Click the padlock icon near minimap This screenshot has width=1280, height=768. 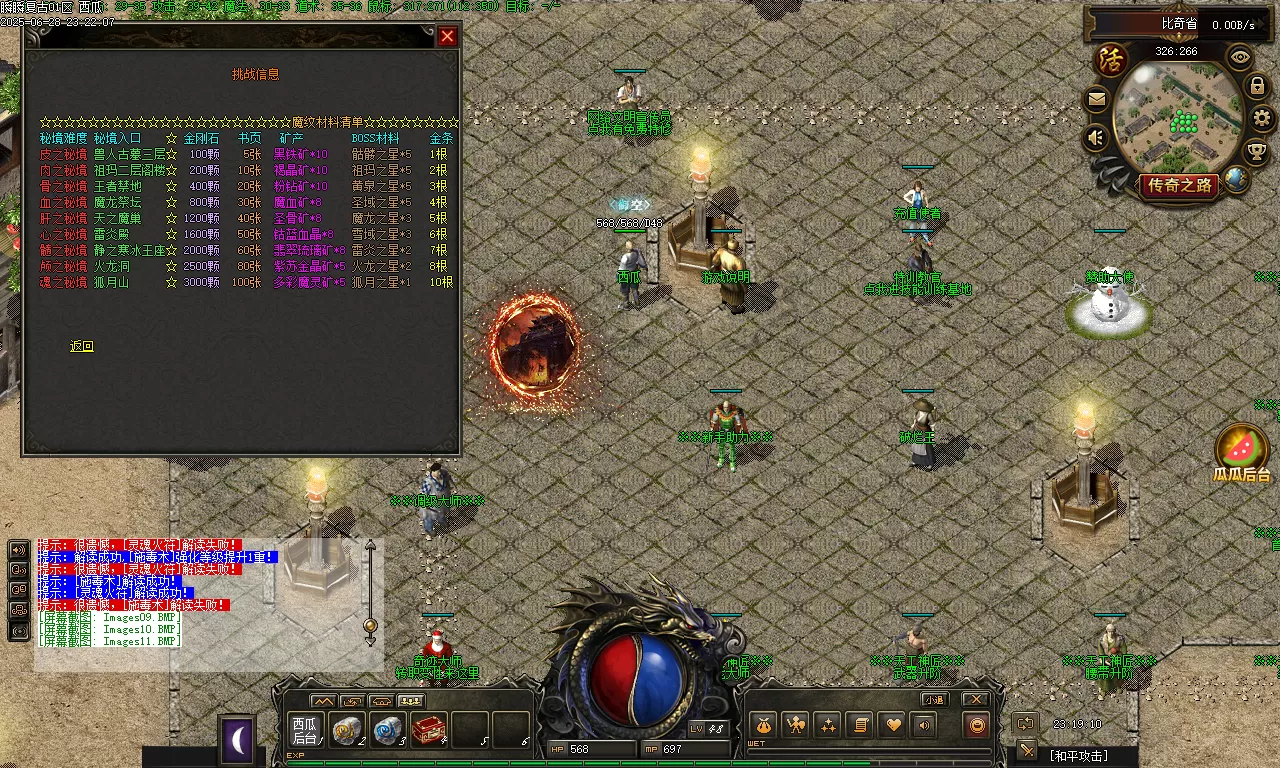click(1258, 87)
